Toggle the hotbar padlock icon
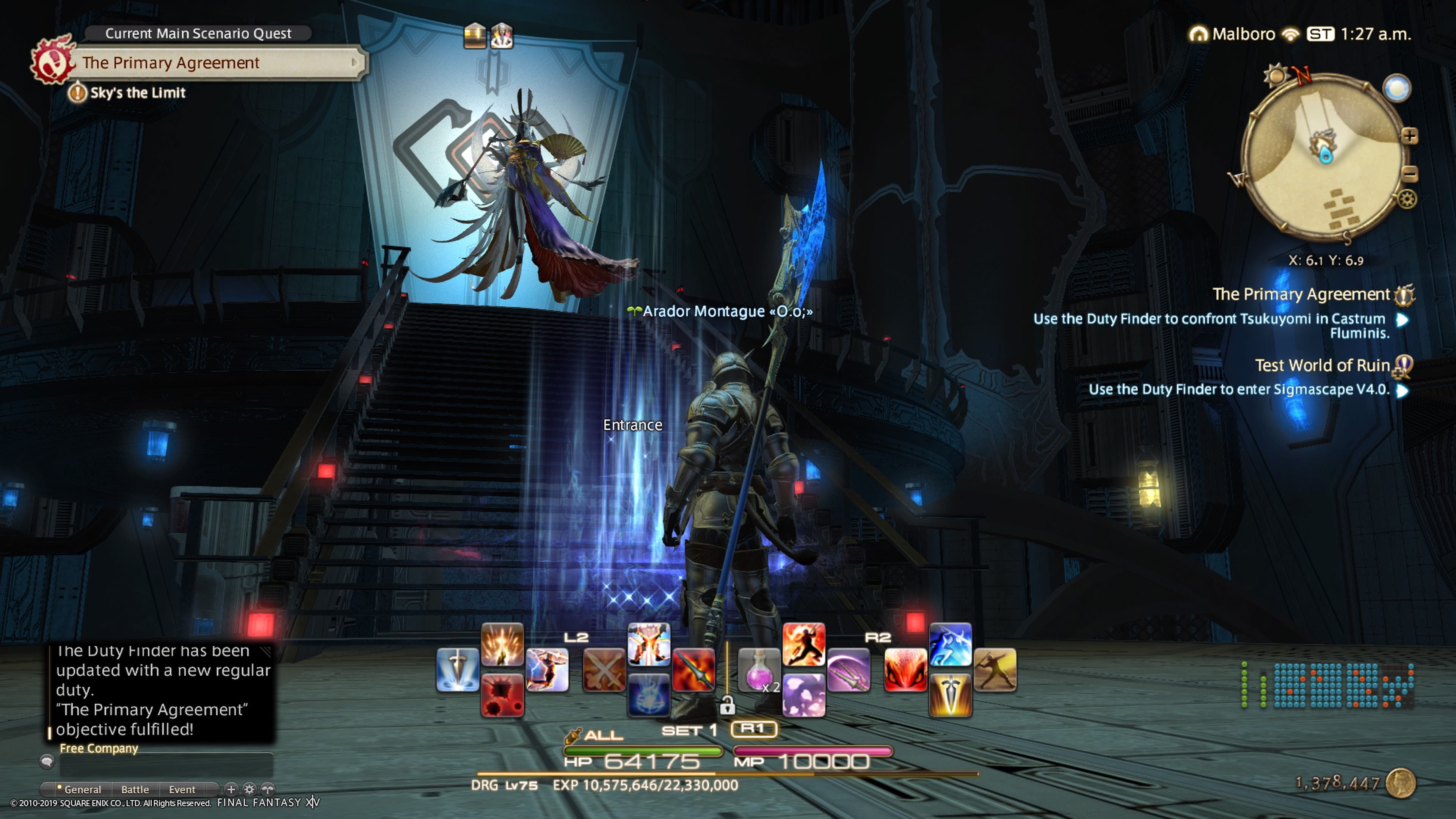This screenshot has width=1456, height=819. coord(727,705)
